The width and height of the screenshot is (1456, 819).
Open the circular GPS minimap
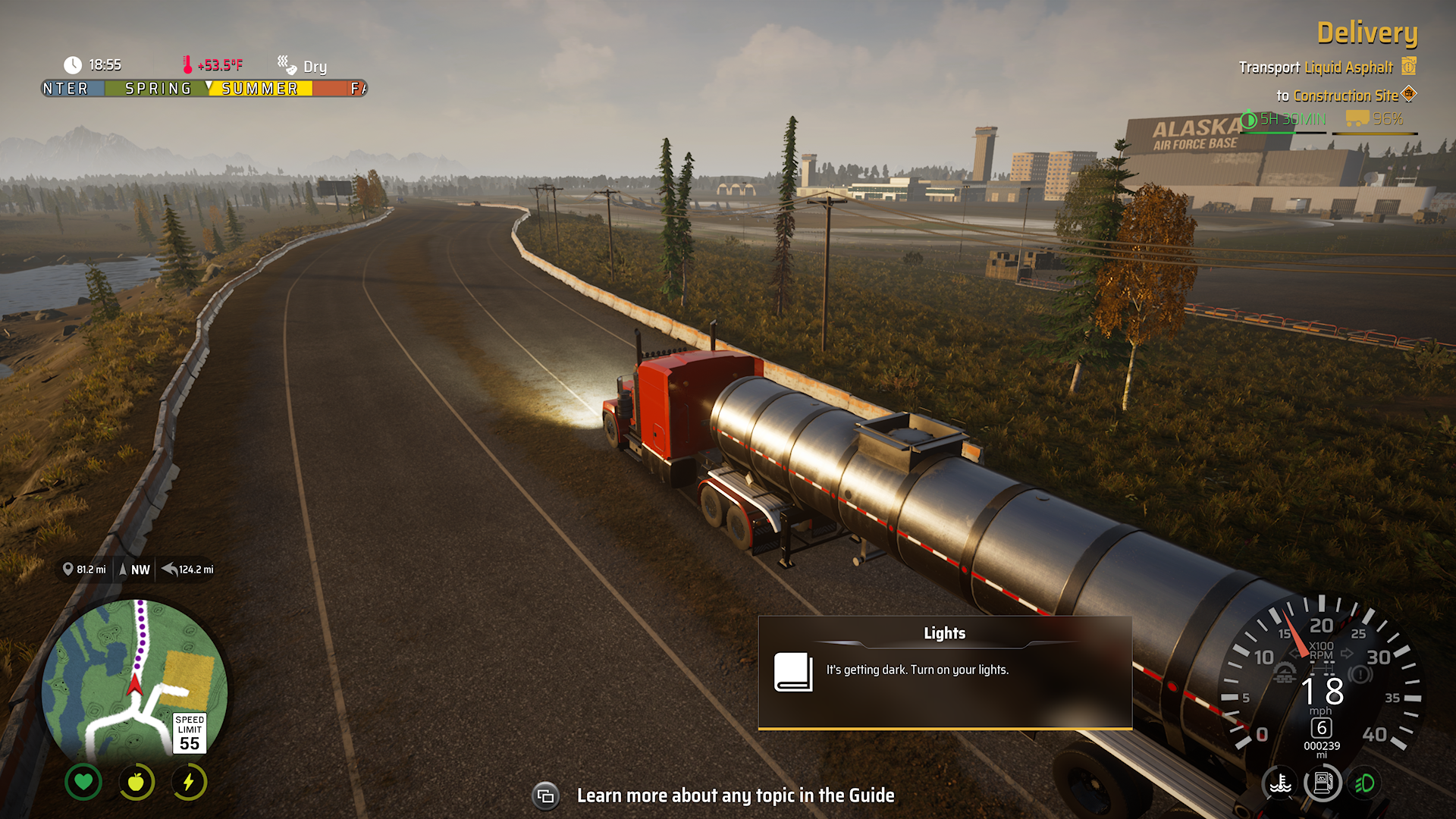[134, 680]
